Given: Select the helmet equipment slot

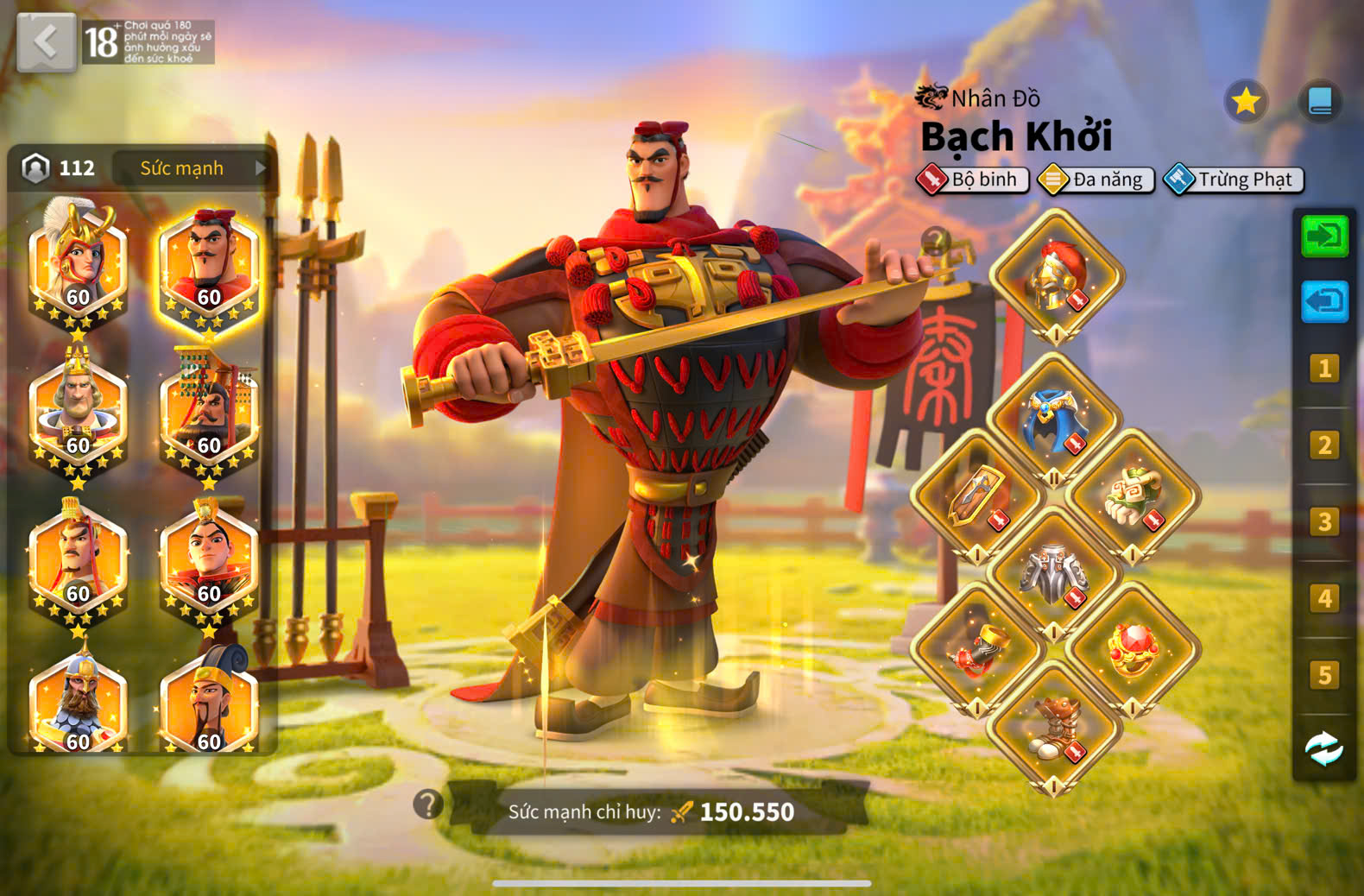Looking at the screenshot, I should pyautogui.click(x=1056, y=276).
